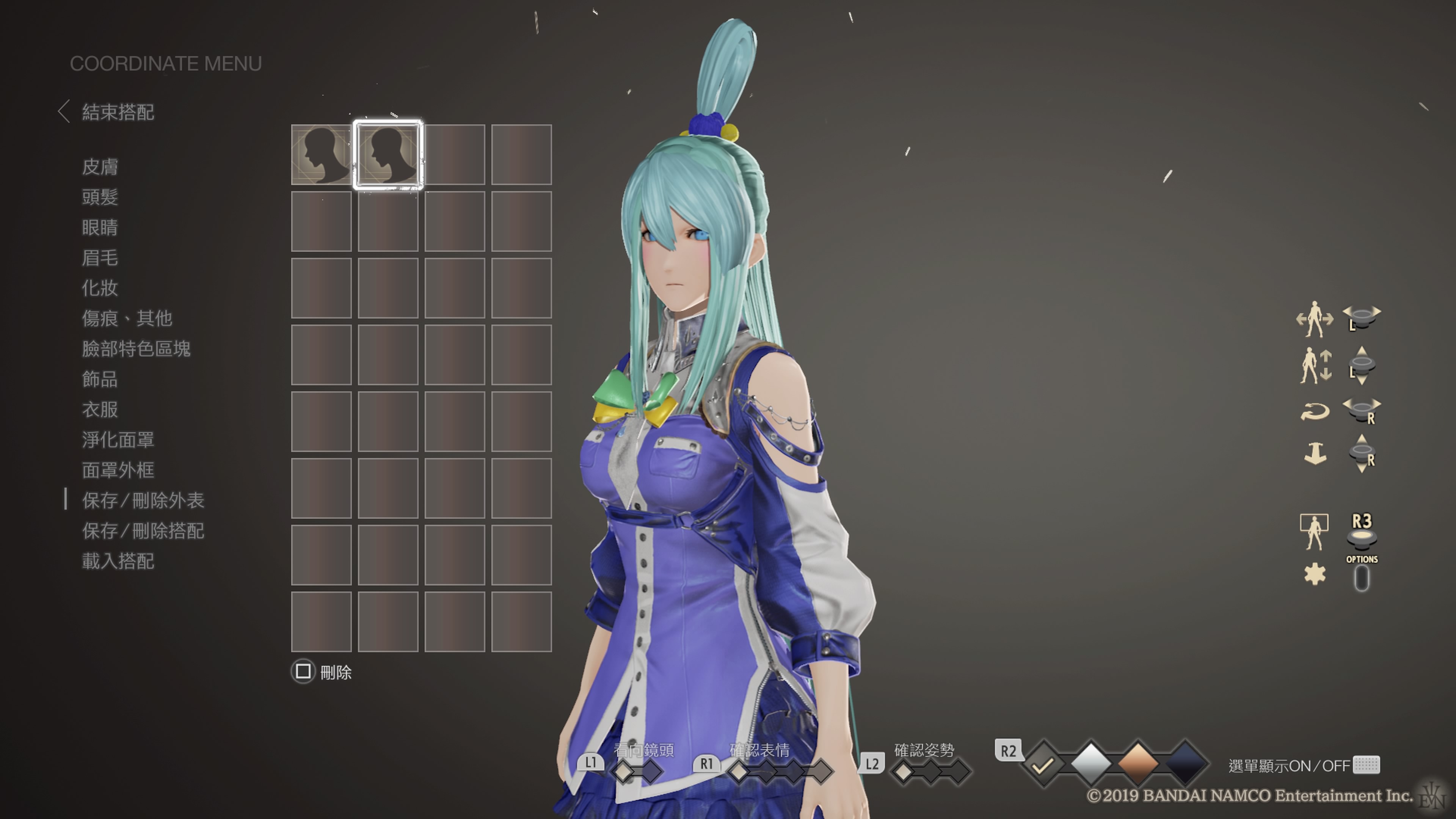This screenshot has height=819, width=1456.
Task: Choose the 面罩外框 mask frame entry
Action: 118,470
